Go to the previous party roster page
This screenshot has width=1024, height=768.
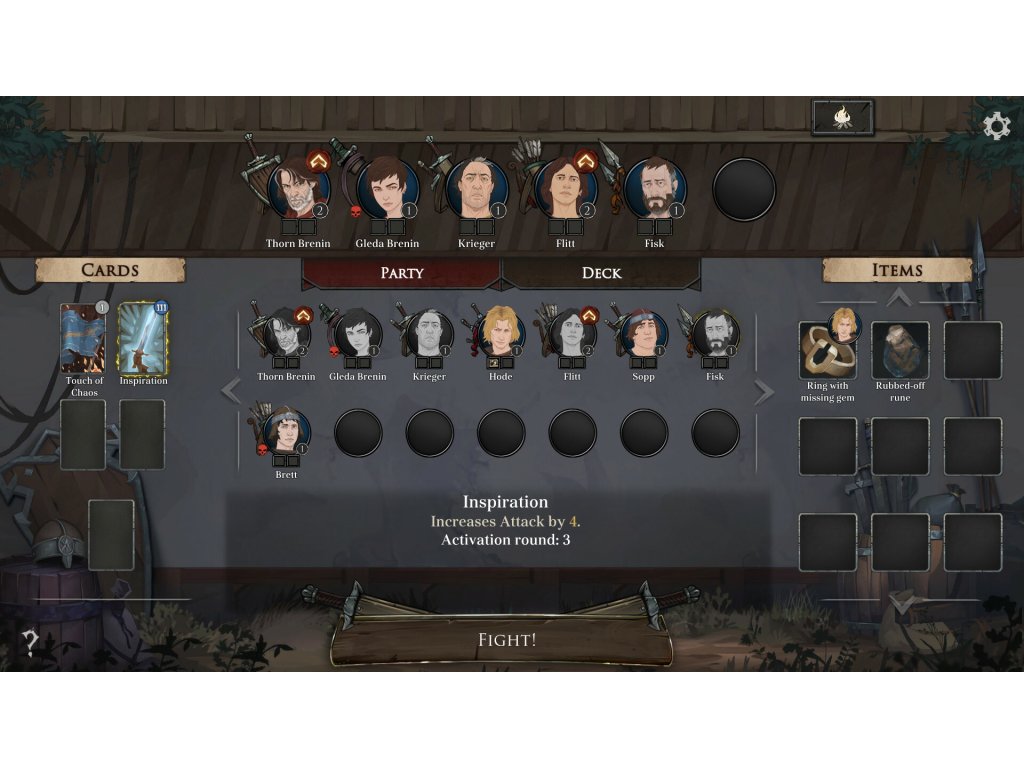(231, 391)
